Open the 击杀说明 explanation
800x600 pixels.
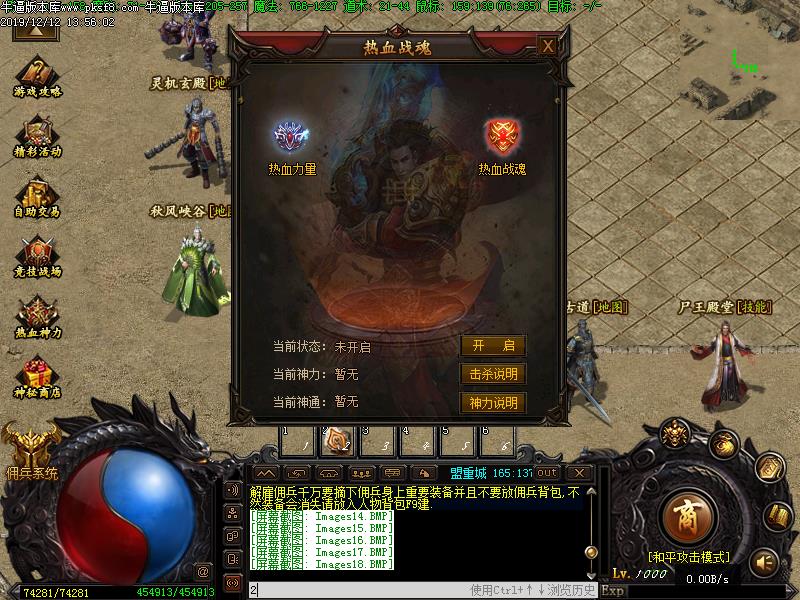(493, 374)
